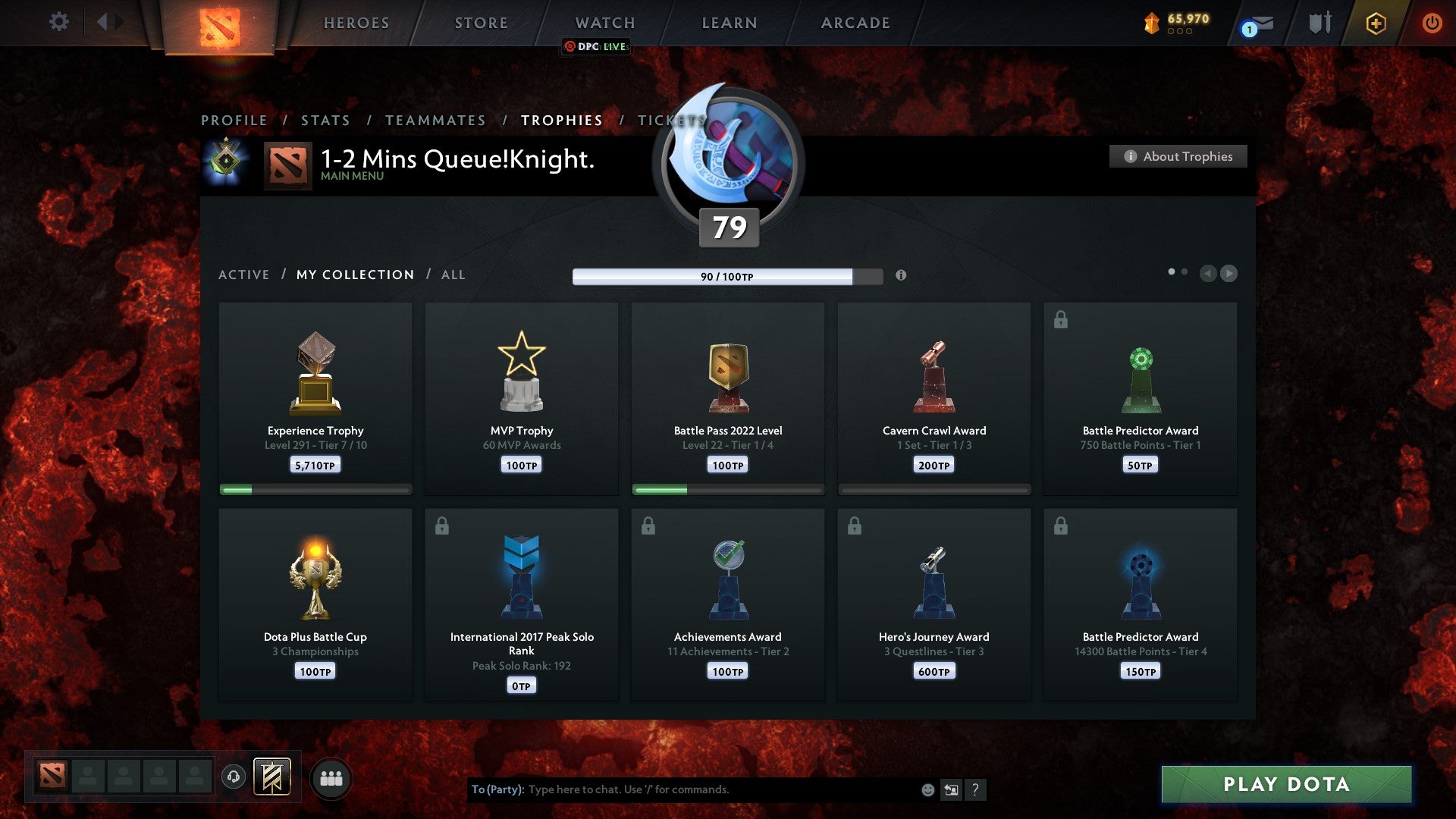Open the friends list icon near the chat

331,777
